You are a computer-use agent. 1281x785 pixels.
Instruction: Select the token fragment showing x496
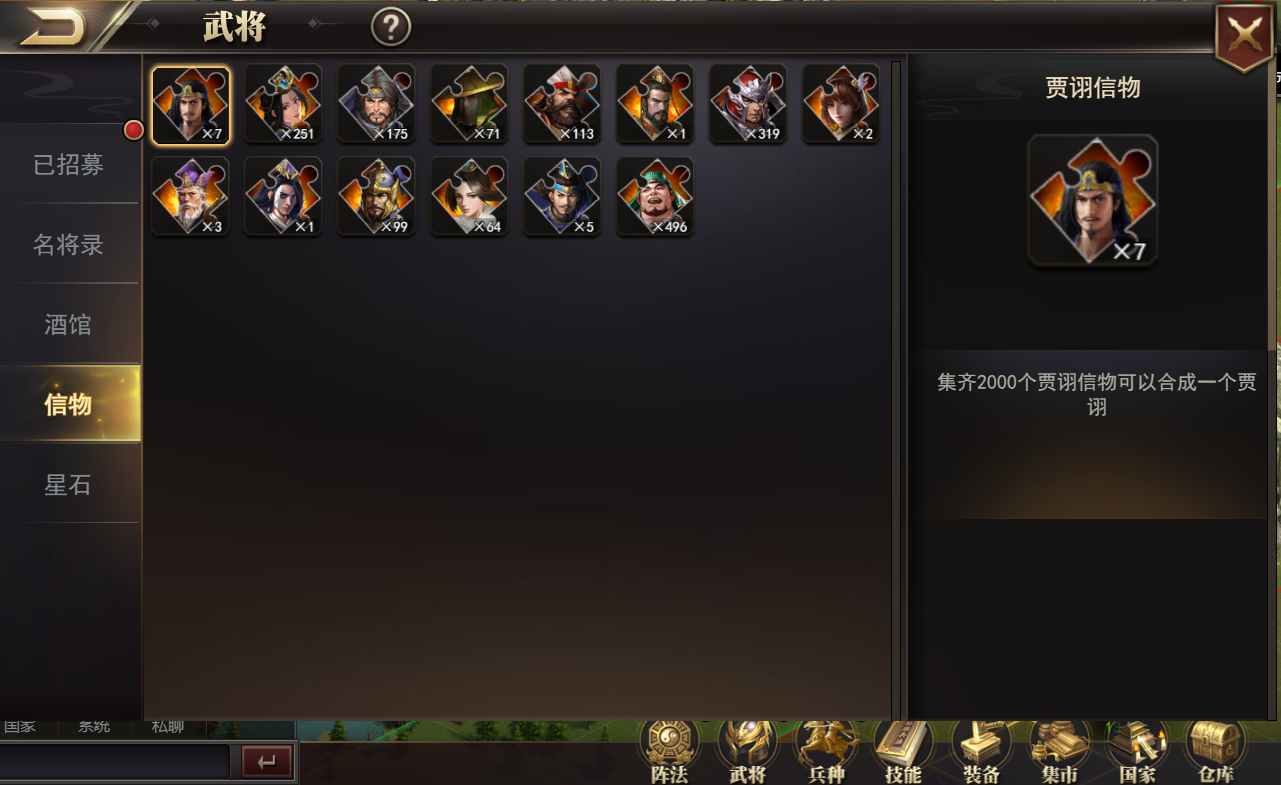(655, 196)
